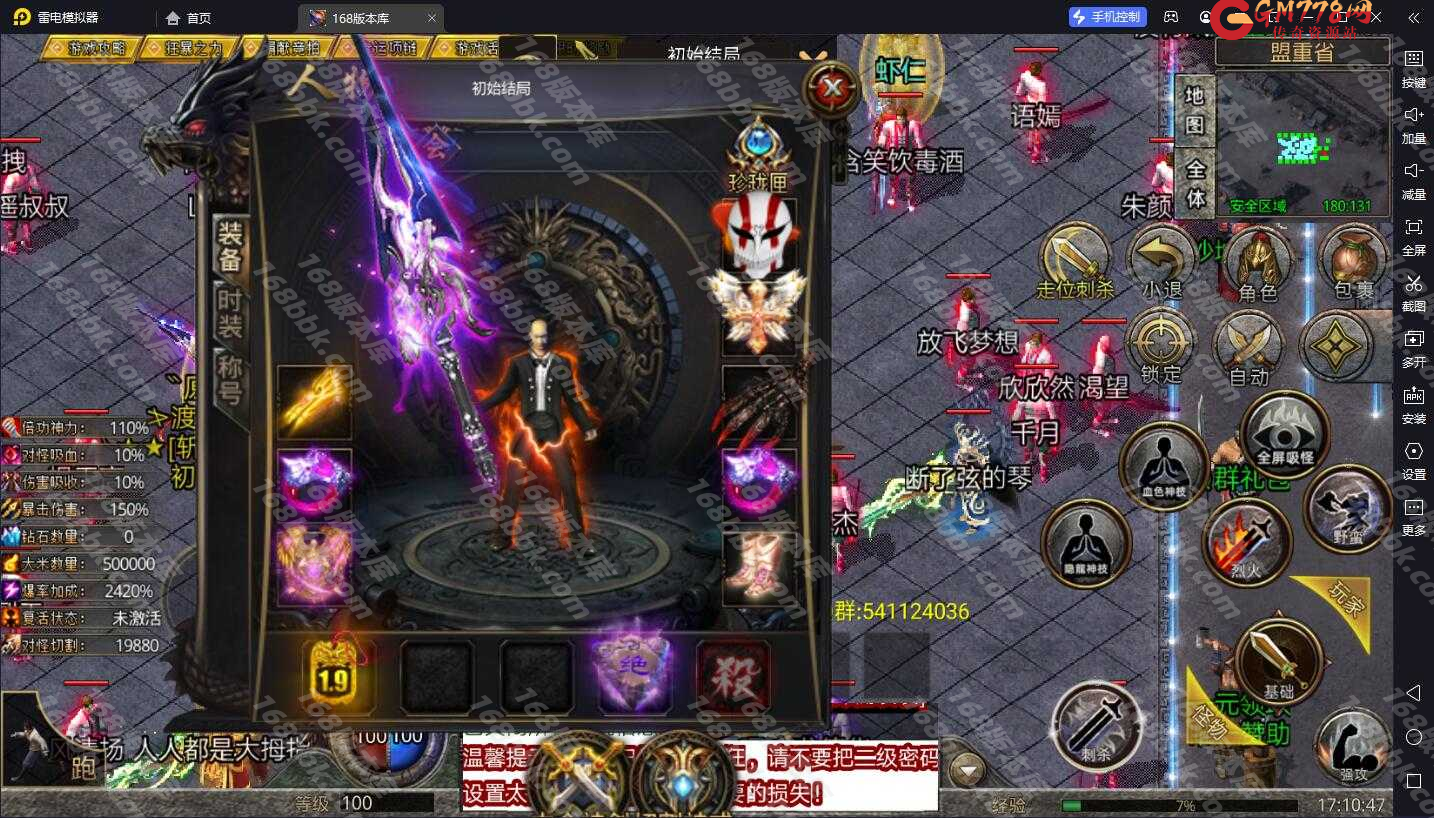Open the 包裹 bag button
Image resolution: width=1434 pixels, height=818 pixels.
[1353, 262]
